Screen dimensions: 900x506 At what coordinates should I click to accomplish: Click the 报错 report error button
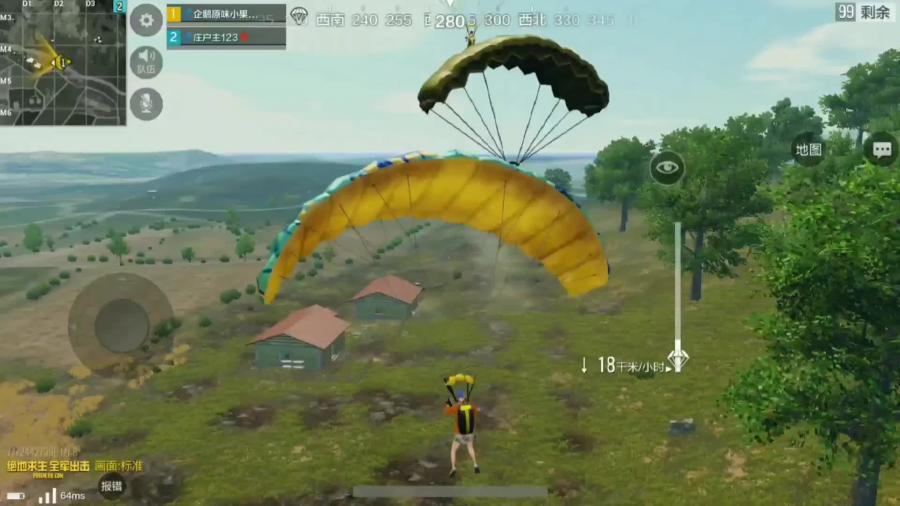(x=111, y=486)
